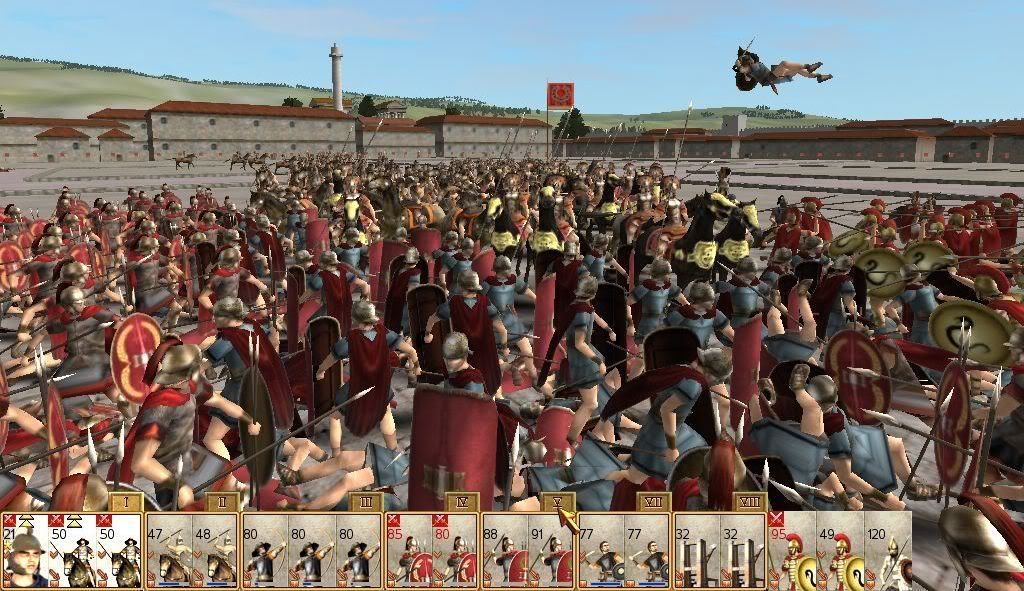Viewport: 1024px width, 591px height.
Task: Select the 49-man hoplite unit card
Action: 840,551
